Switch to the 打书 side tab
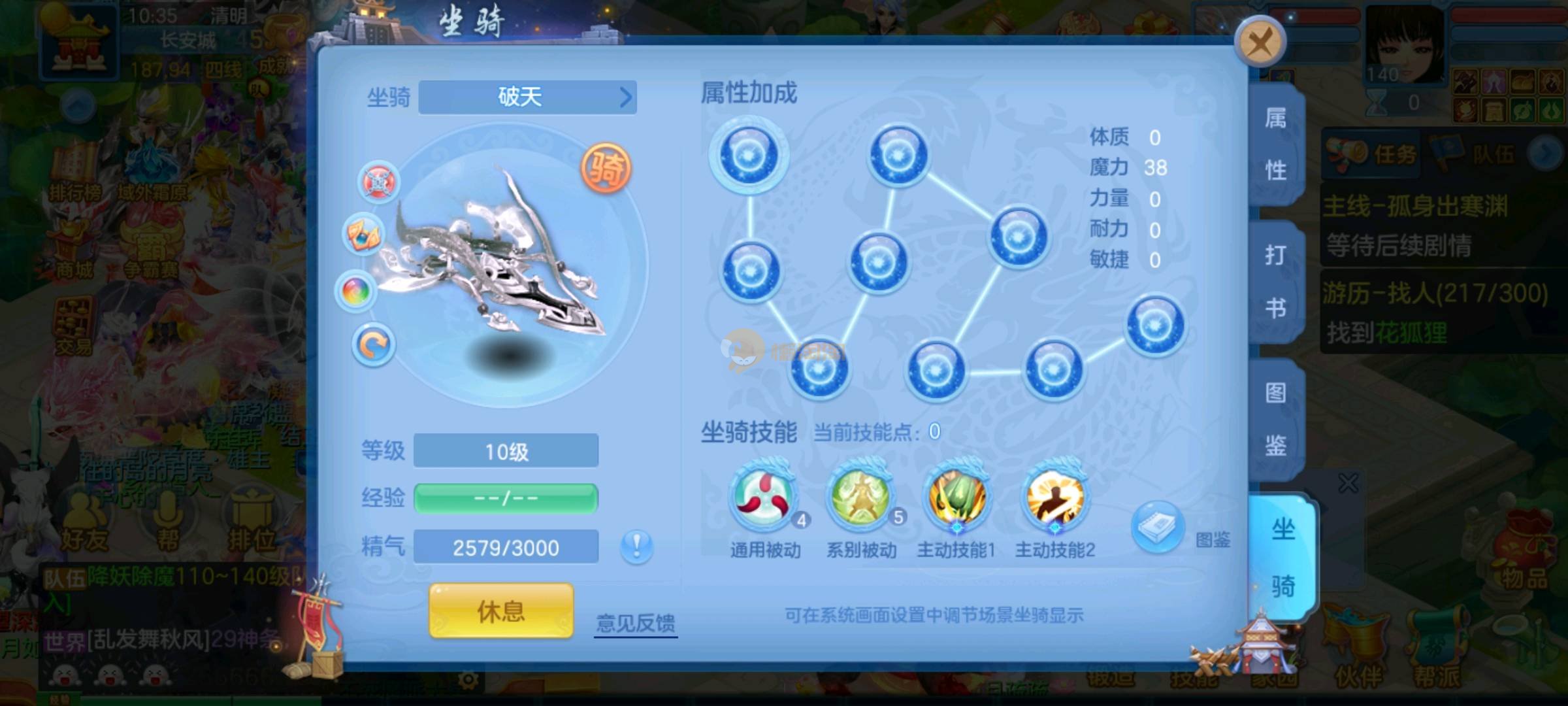The height and width of the screenshot is (706, 1568). point(1275,281)
